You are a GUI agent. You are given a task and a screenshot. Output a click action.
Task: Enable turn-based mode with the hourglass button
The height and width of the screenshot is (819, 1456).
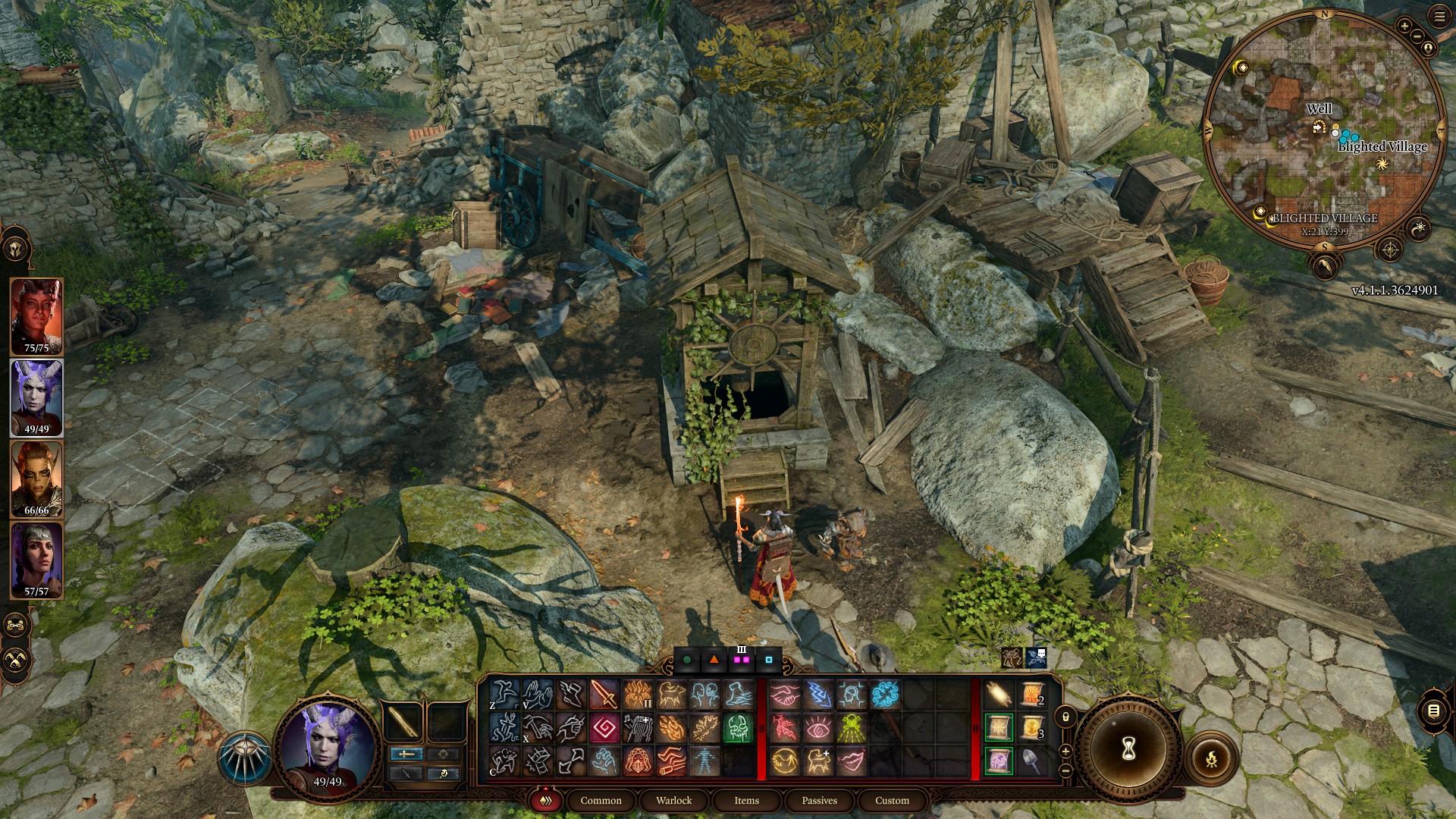click(1128, 749)
